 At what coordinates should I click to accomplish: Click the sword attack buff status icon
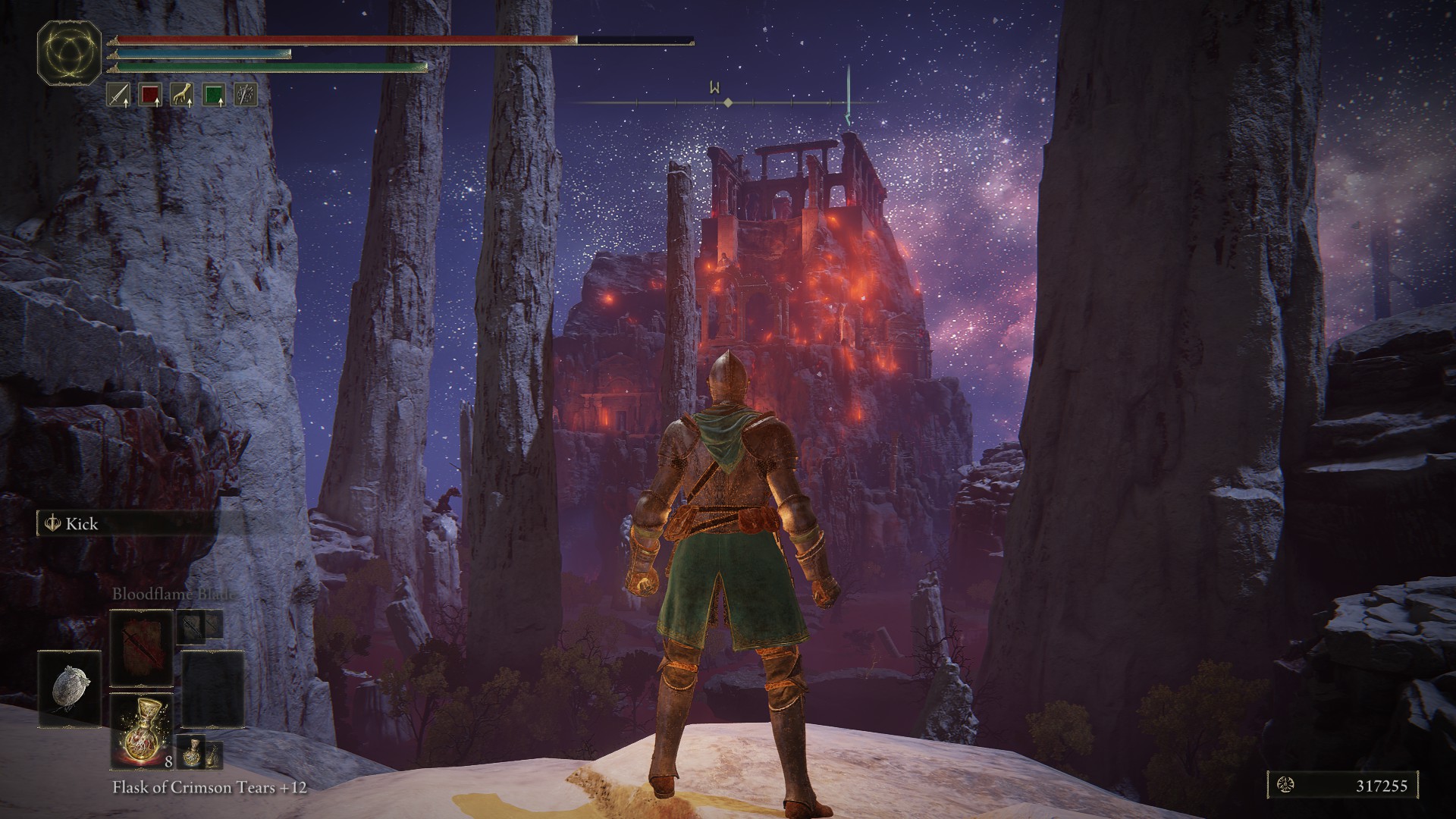point(118,95)
